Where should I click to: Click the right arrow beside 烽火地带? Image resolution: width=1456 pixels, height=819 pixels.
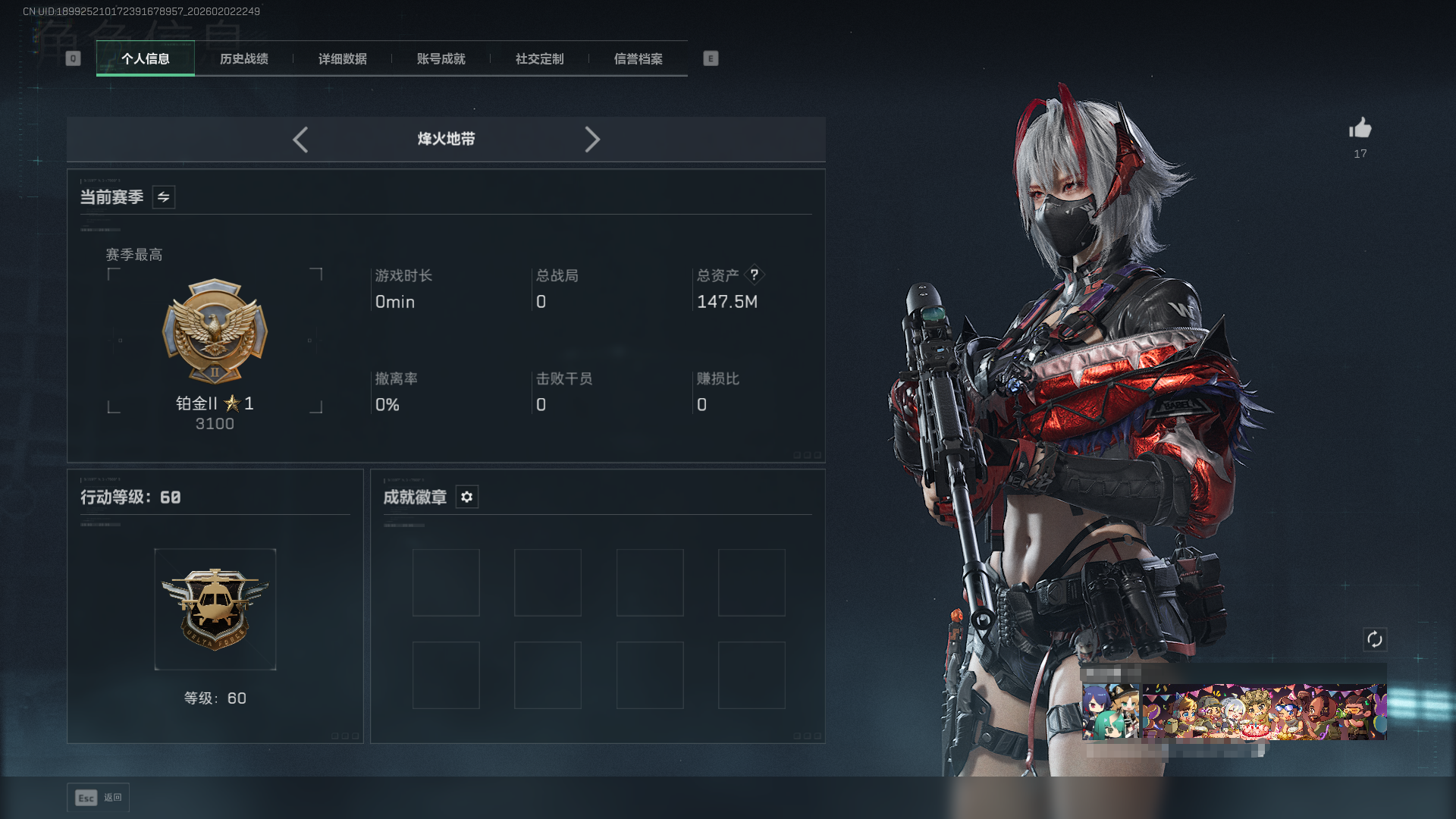tap(592, 140)
